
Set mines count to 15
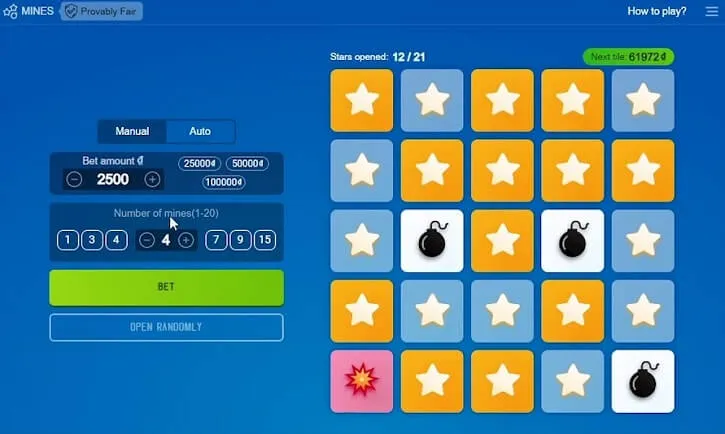(264, 240)
